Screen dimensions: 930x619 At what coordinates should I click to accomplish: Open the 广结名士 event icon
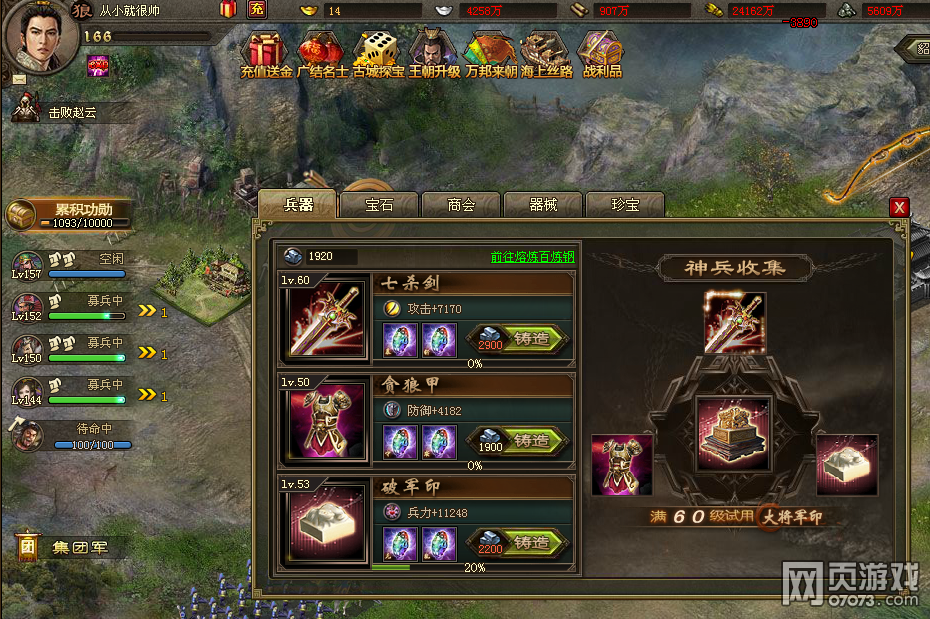pos(322,54)
